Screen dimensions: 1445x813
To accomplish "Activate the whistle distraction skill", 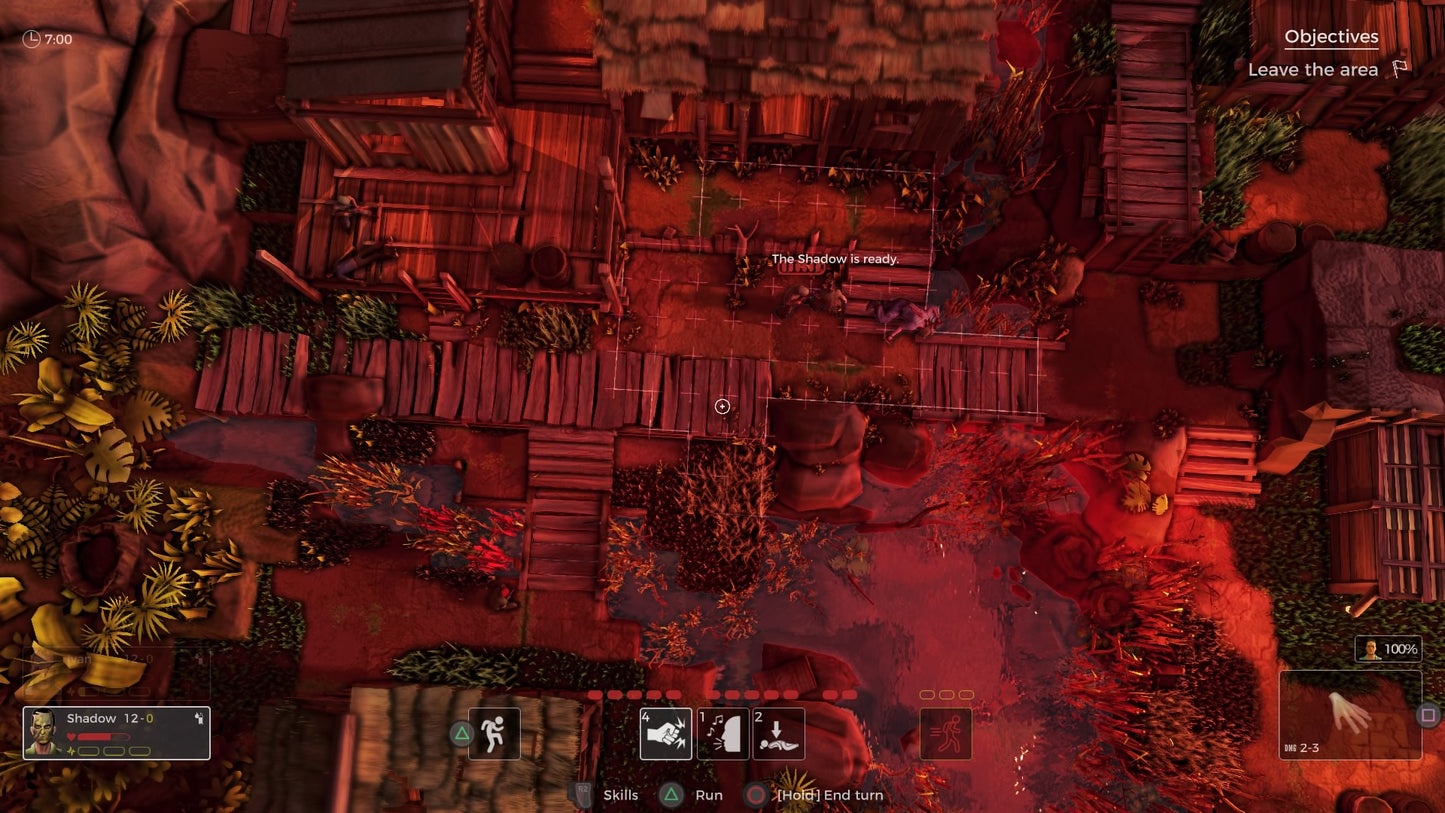I will click(723, 734).
